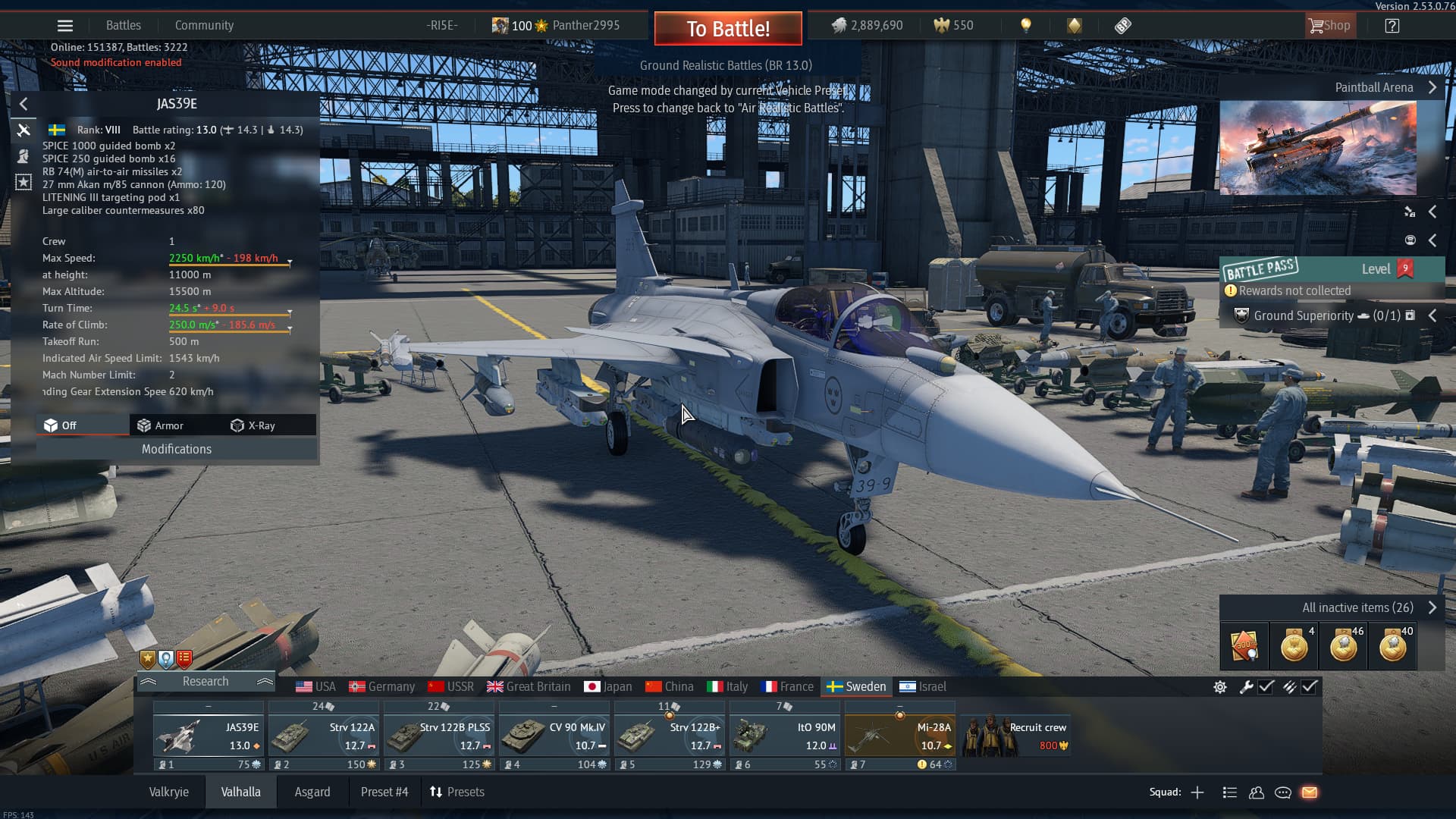Enable X-Ray view mode
The width and height of the screenshot is (1456, 819).
253,425
